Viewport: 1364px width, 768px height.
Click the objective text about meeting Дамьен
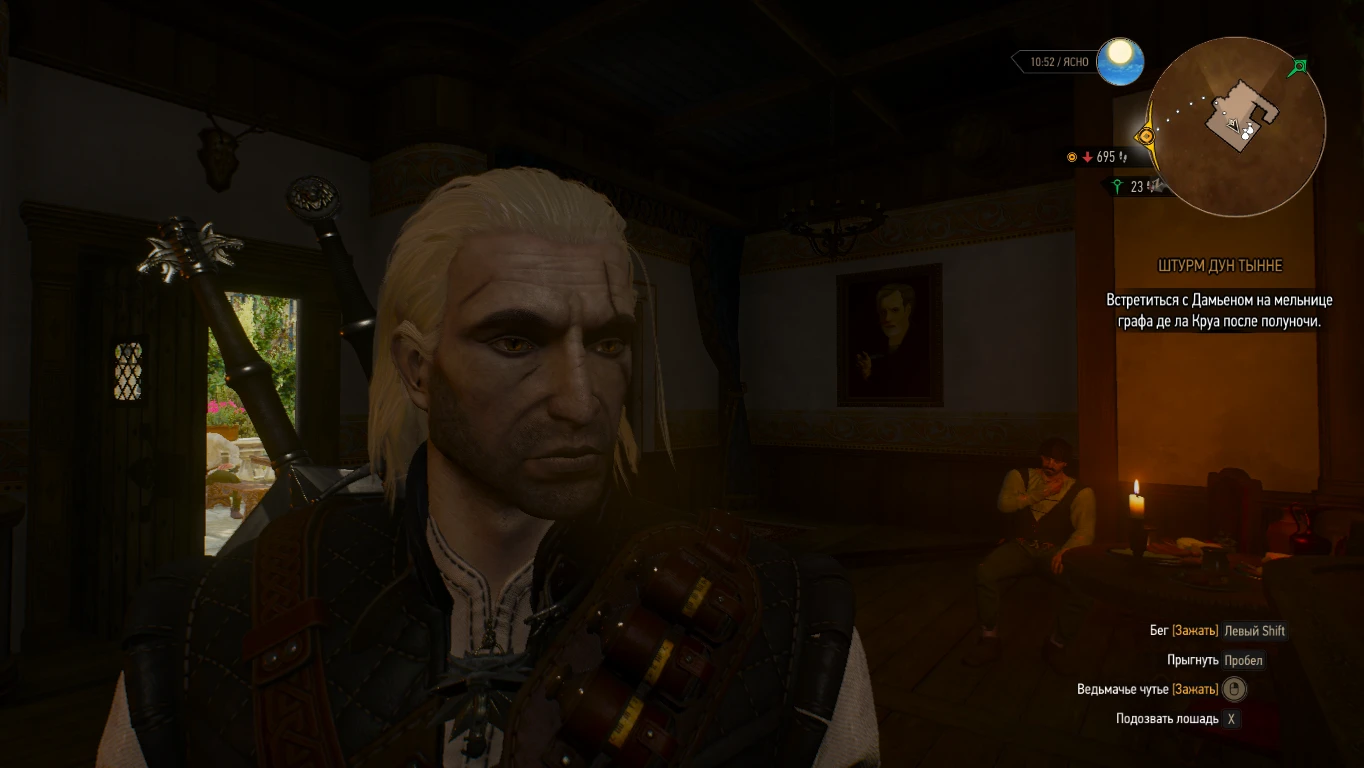1219,310
